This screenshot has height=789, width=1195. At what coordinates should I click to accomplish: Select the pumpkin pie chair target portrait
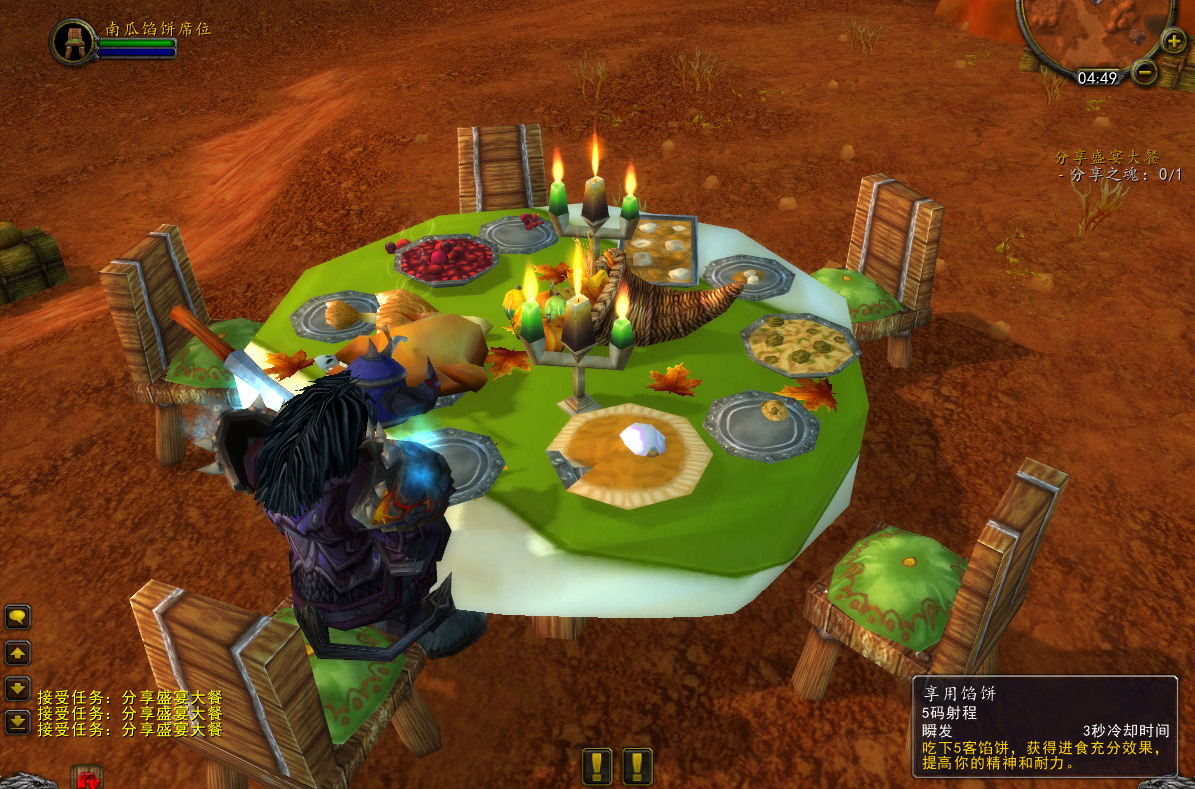(x=73, y=41)
